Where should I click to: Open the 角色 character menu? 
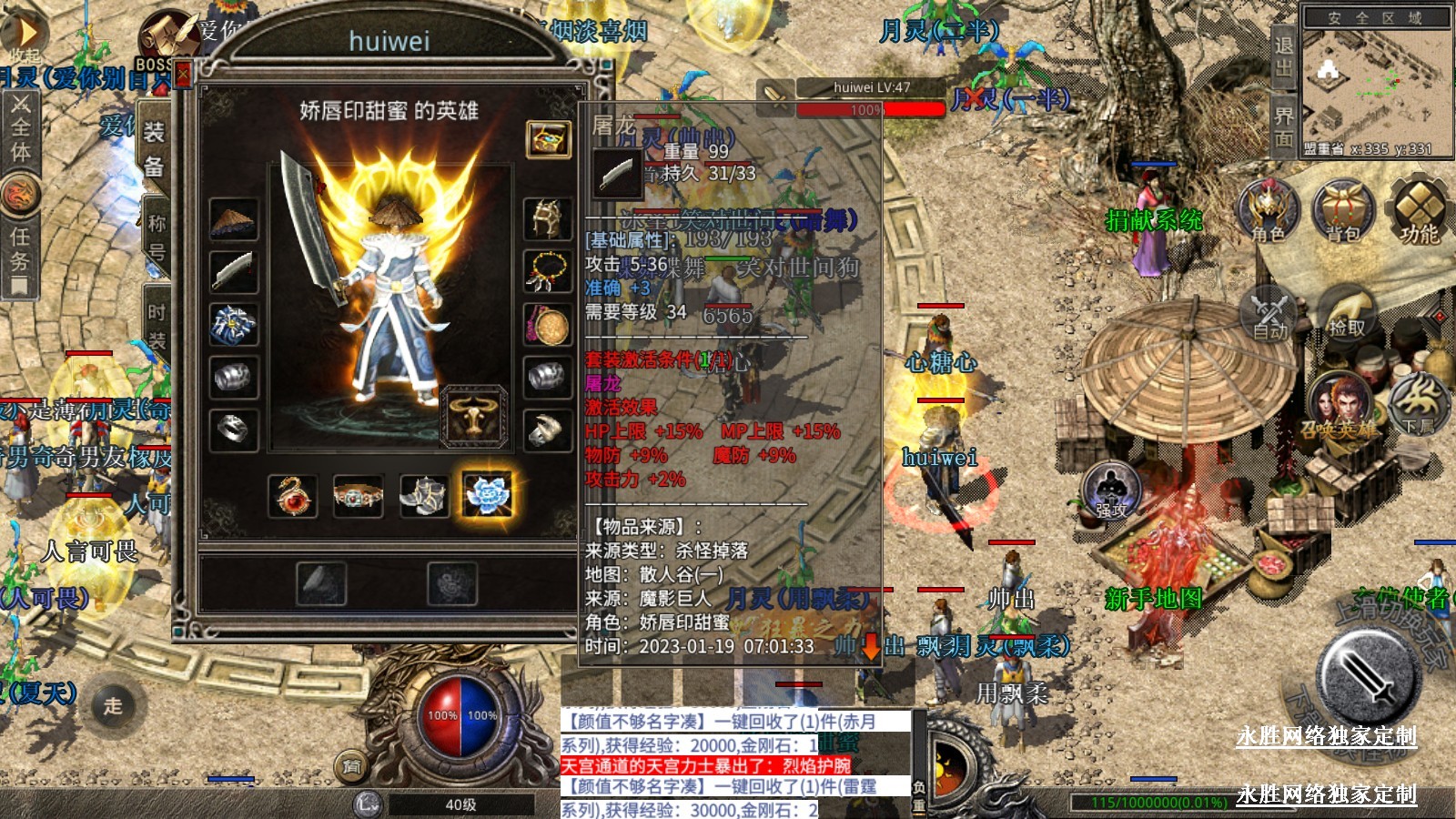(x=1268, y=211)
